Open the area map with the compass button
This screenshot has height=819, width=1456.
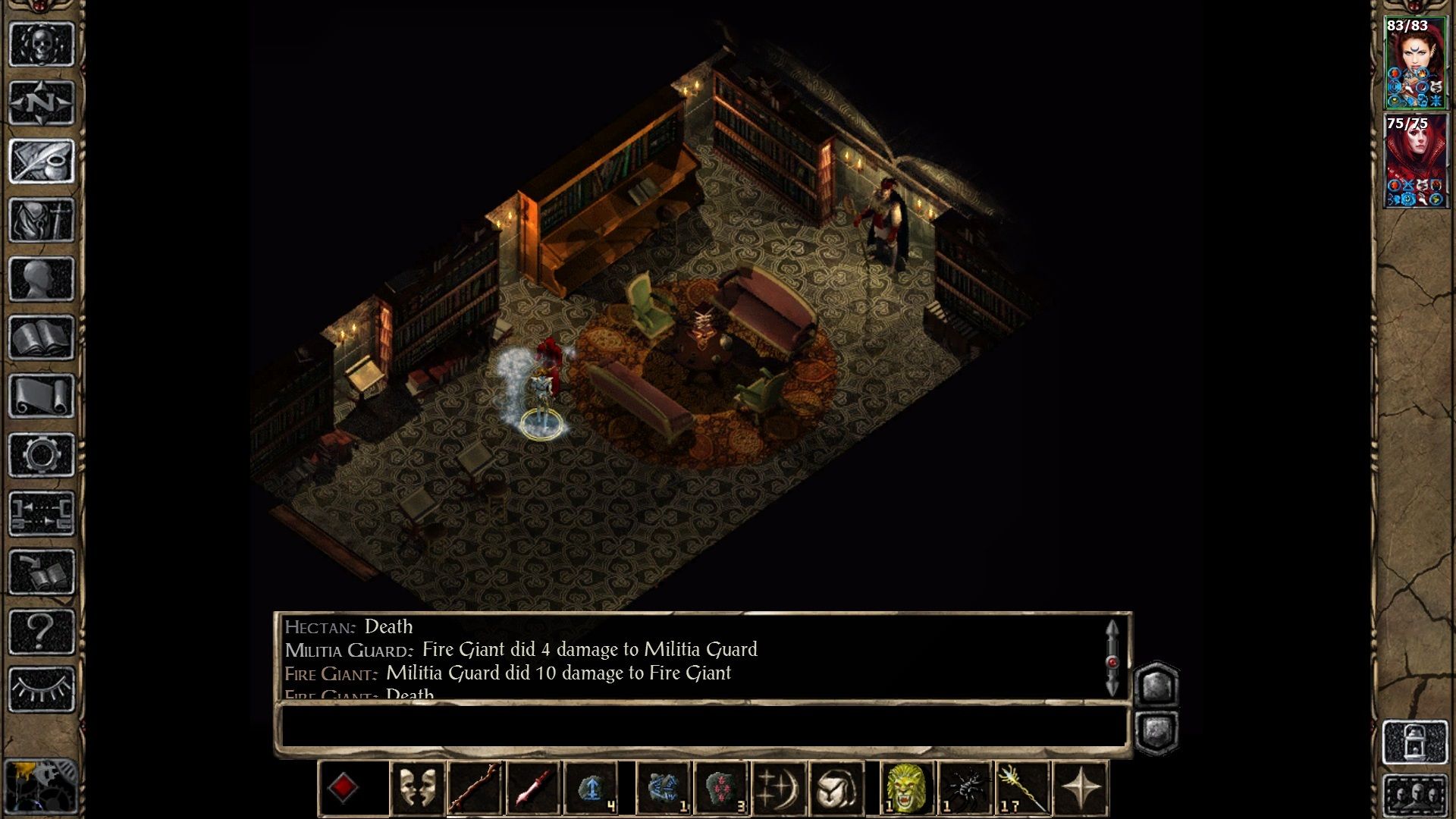(x=42, y=102)
